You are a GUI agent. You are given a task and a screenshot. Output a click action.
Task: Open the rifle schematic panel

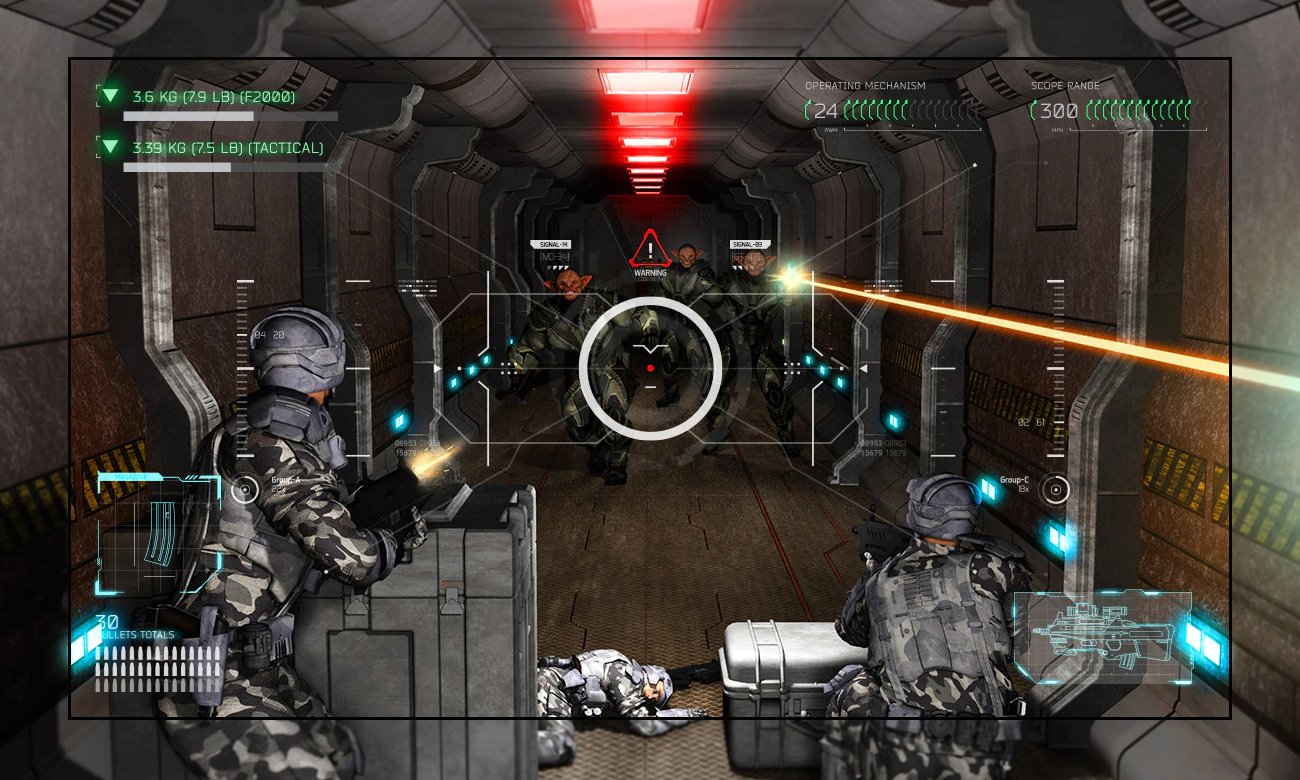(1102, 637)
